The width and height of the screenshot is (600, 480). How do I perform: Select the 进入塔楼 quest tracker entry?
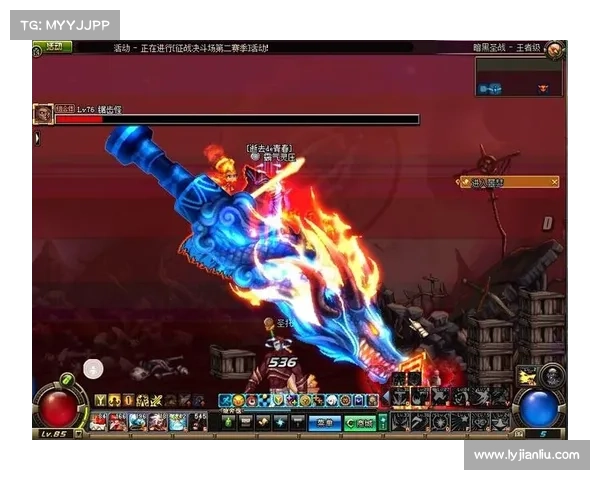[x=509, y=181]
